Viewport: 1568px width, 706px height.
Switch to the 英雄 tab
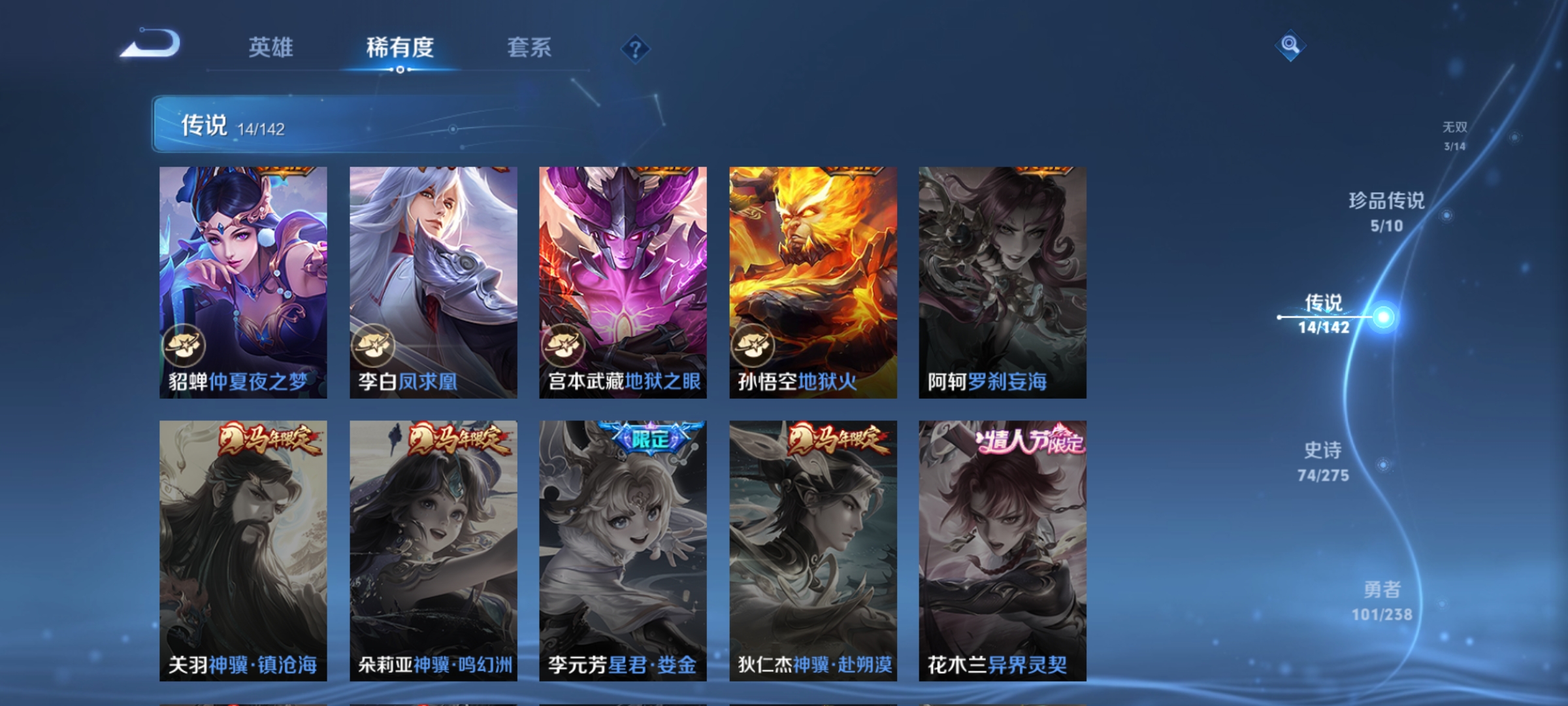272,47
